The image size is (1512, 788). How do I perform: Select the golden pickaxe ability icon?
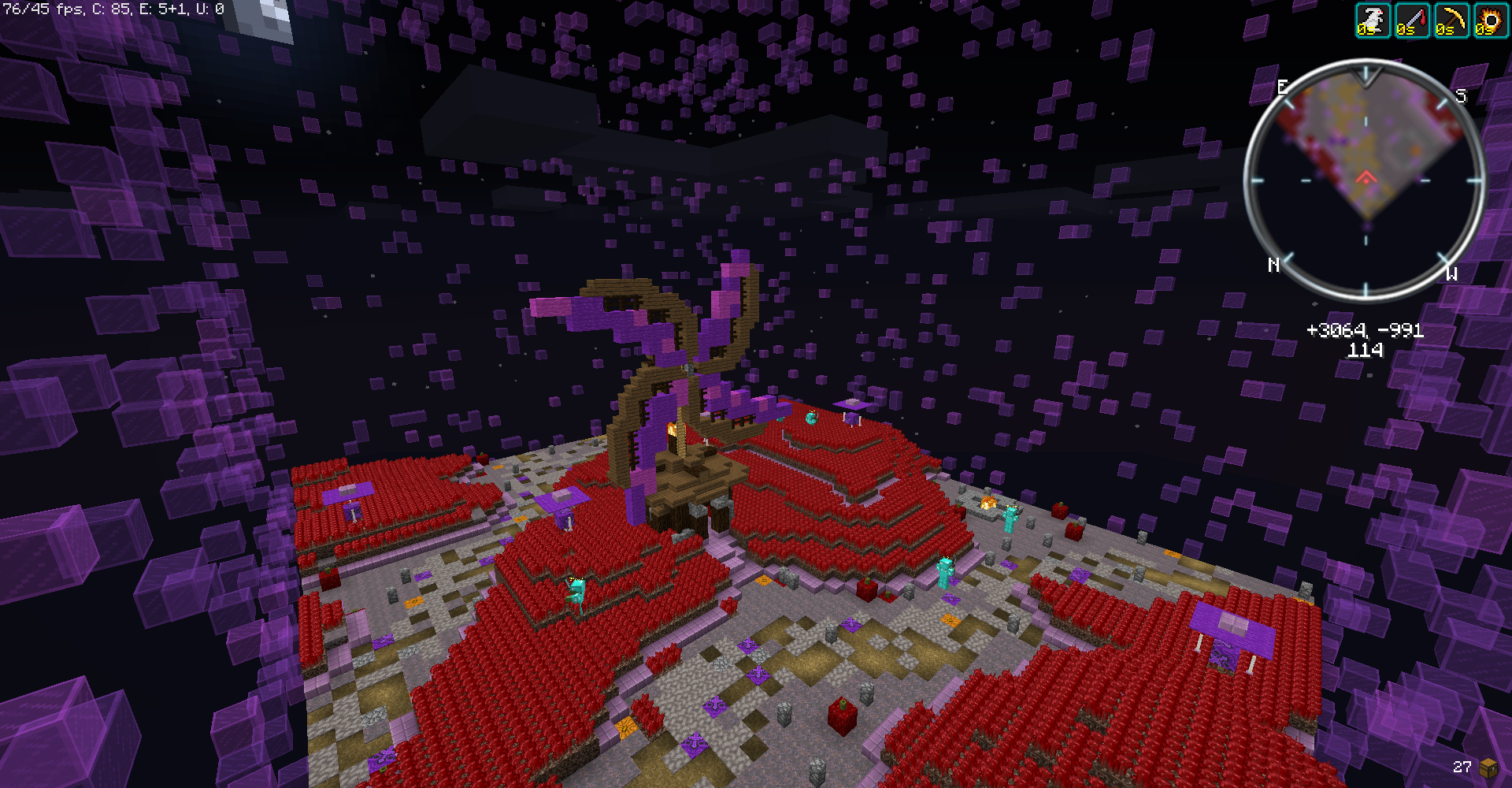click(x=1451, y=20)
